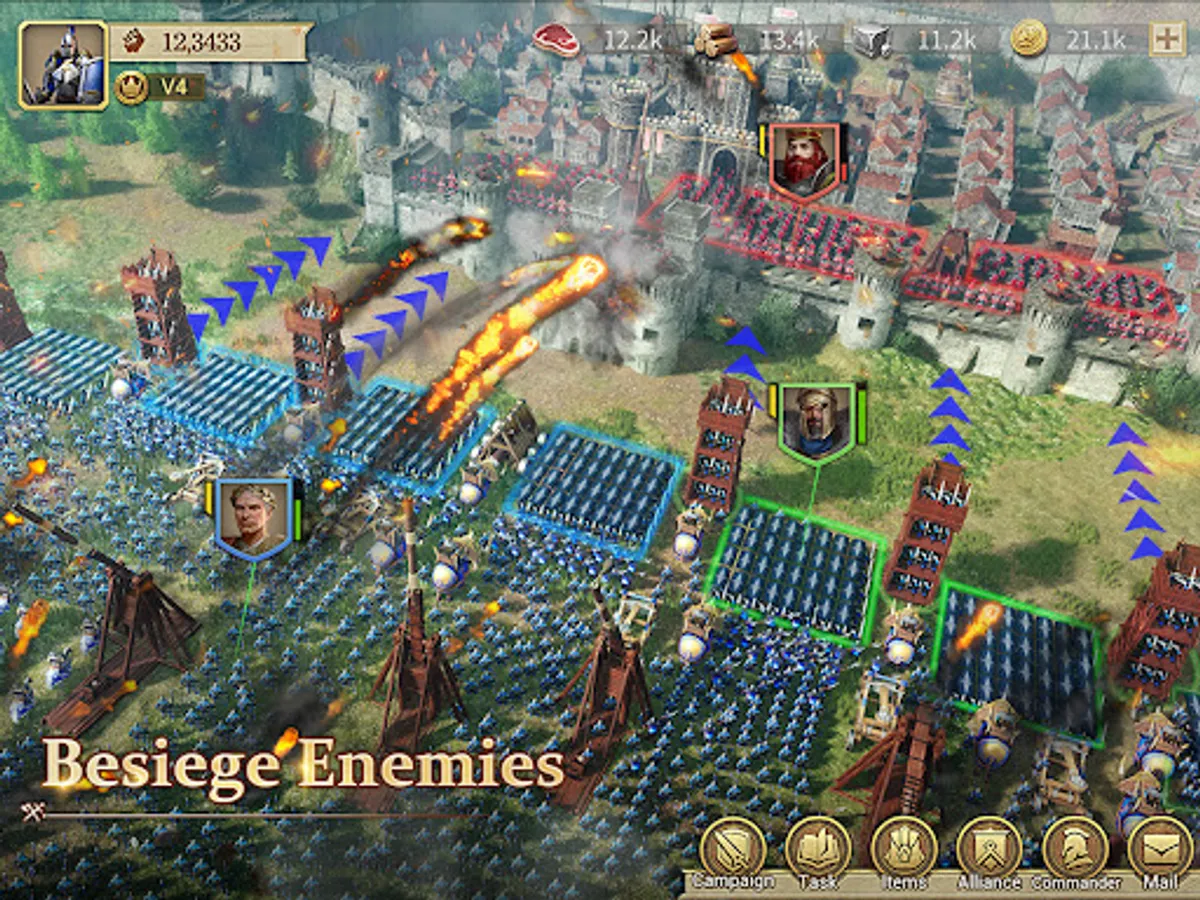Screen dimensions: 1200x900
Task: Select the green-framed helmeted commander portrait
Action: [x=816, y=422]
